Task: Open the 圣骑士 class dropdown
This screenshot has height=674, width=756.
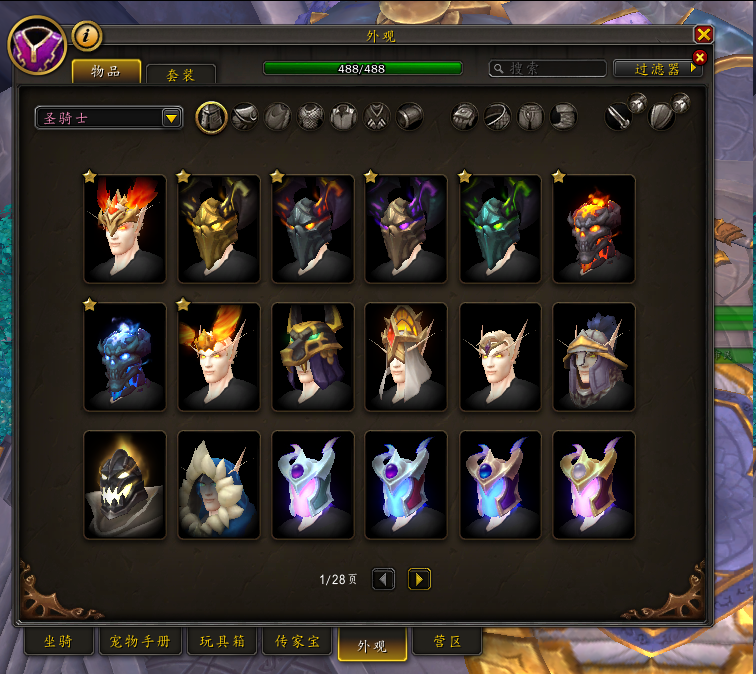Action: 108,118
